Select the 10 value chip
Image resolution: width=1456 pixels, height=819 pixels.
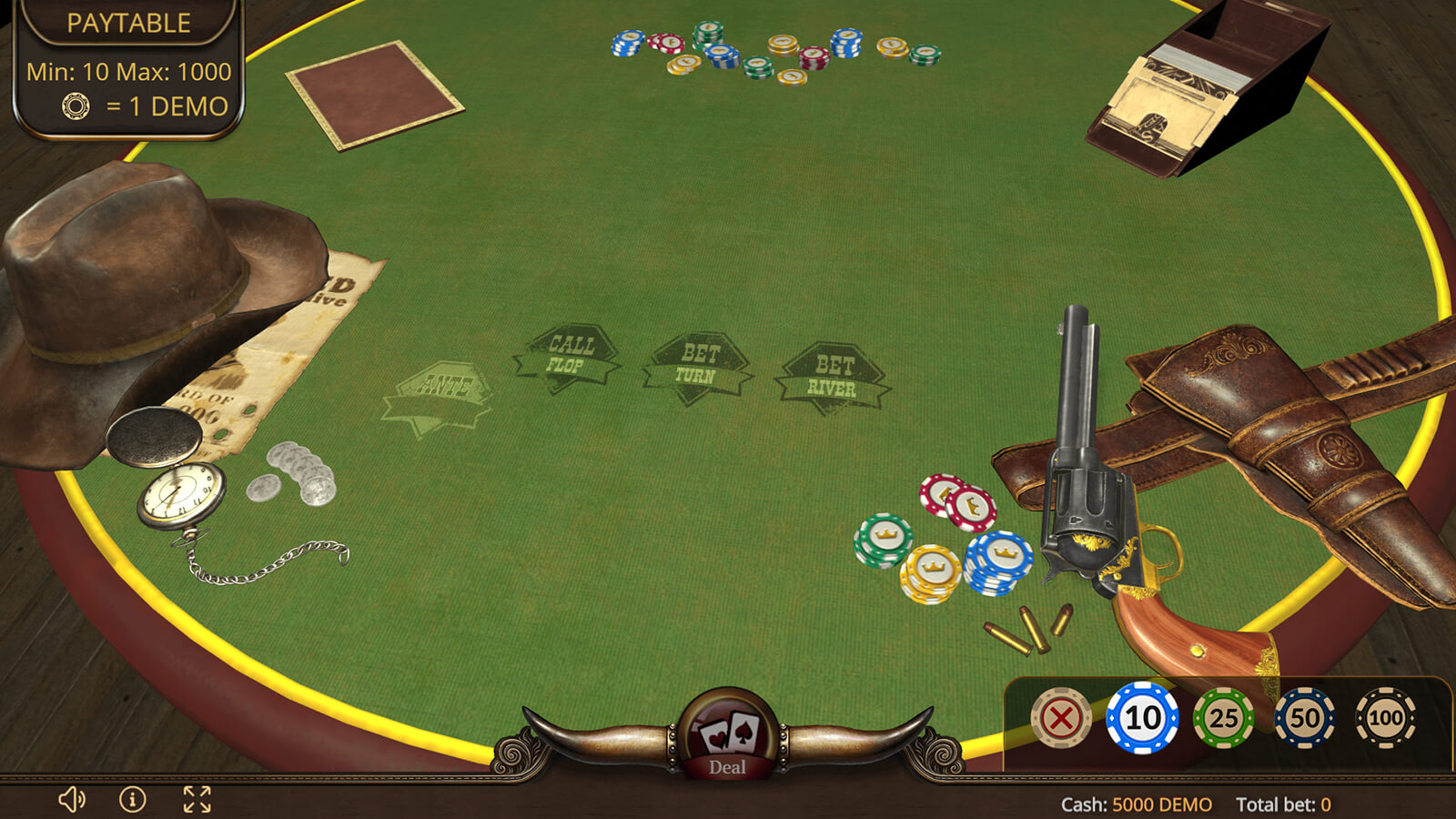(x=1142, y=718)
